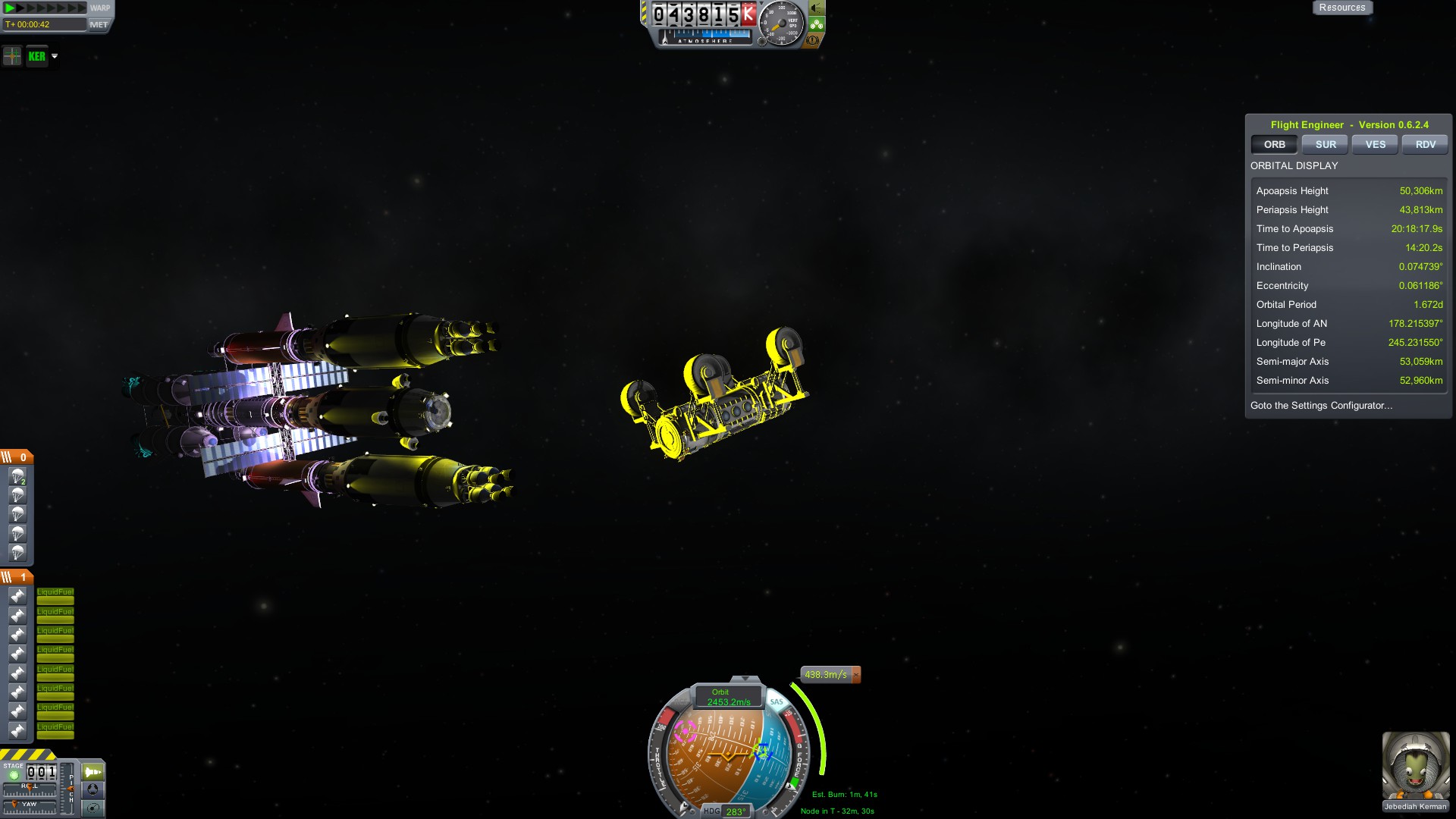Go to the Settings Configurator link
Viewport: 1456px width, 819px height.
[1321, 406]
